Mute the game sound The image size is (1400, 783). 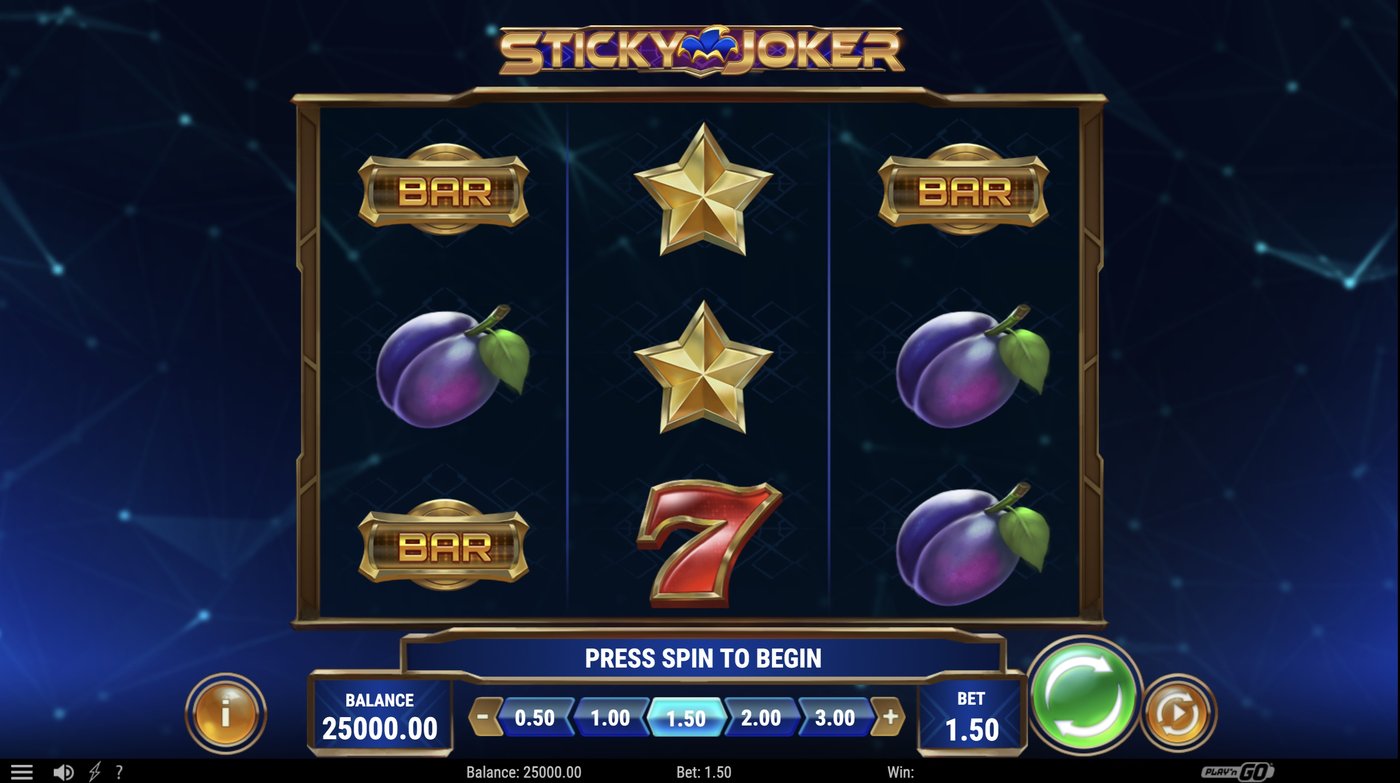click(62, 769)
